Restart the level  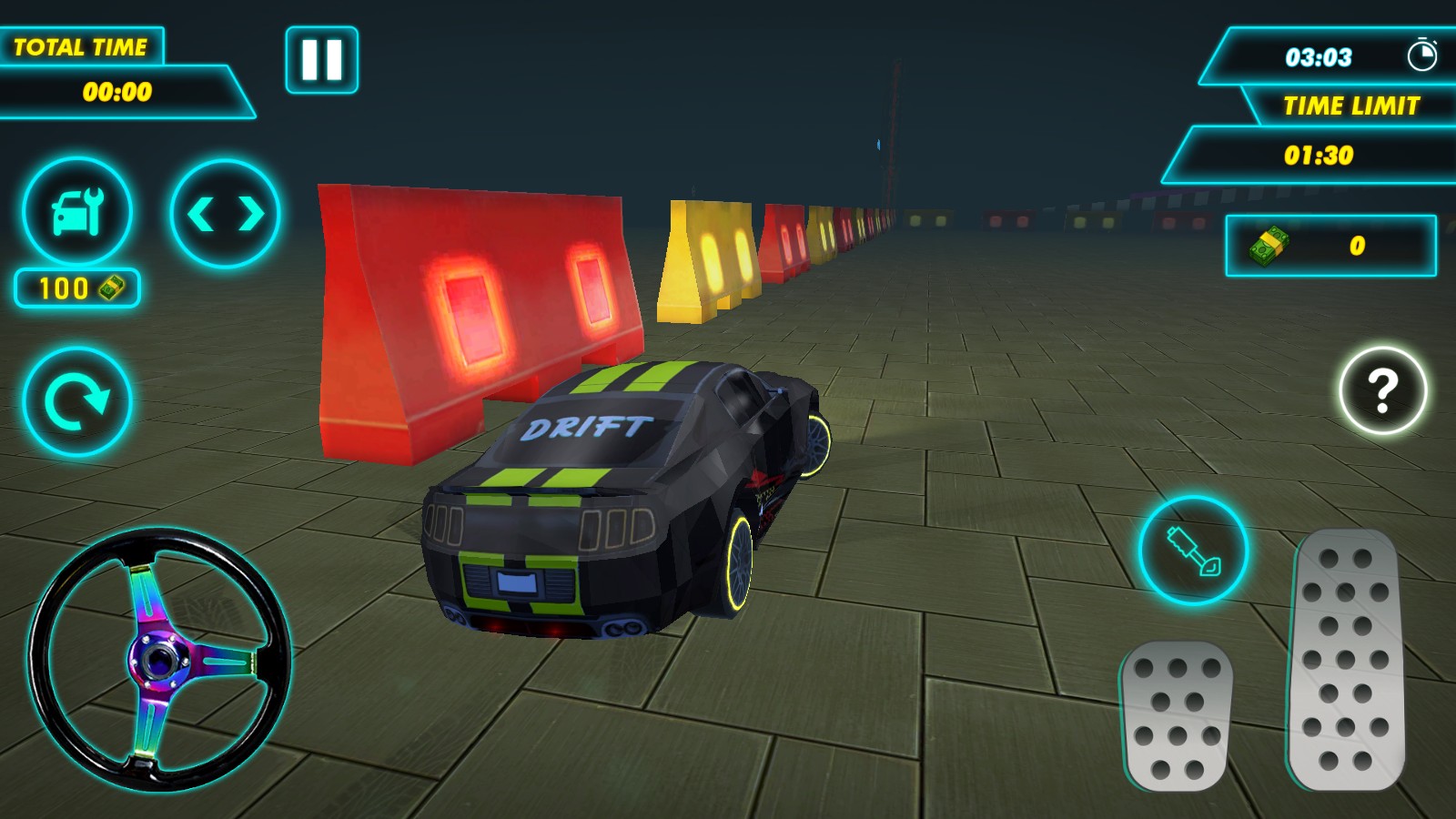coord(79,399)
